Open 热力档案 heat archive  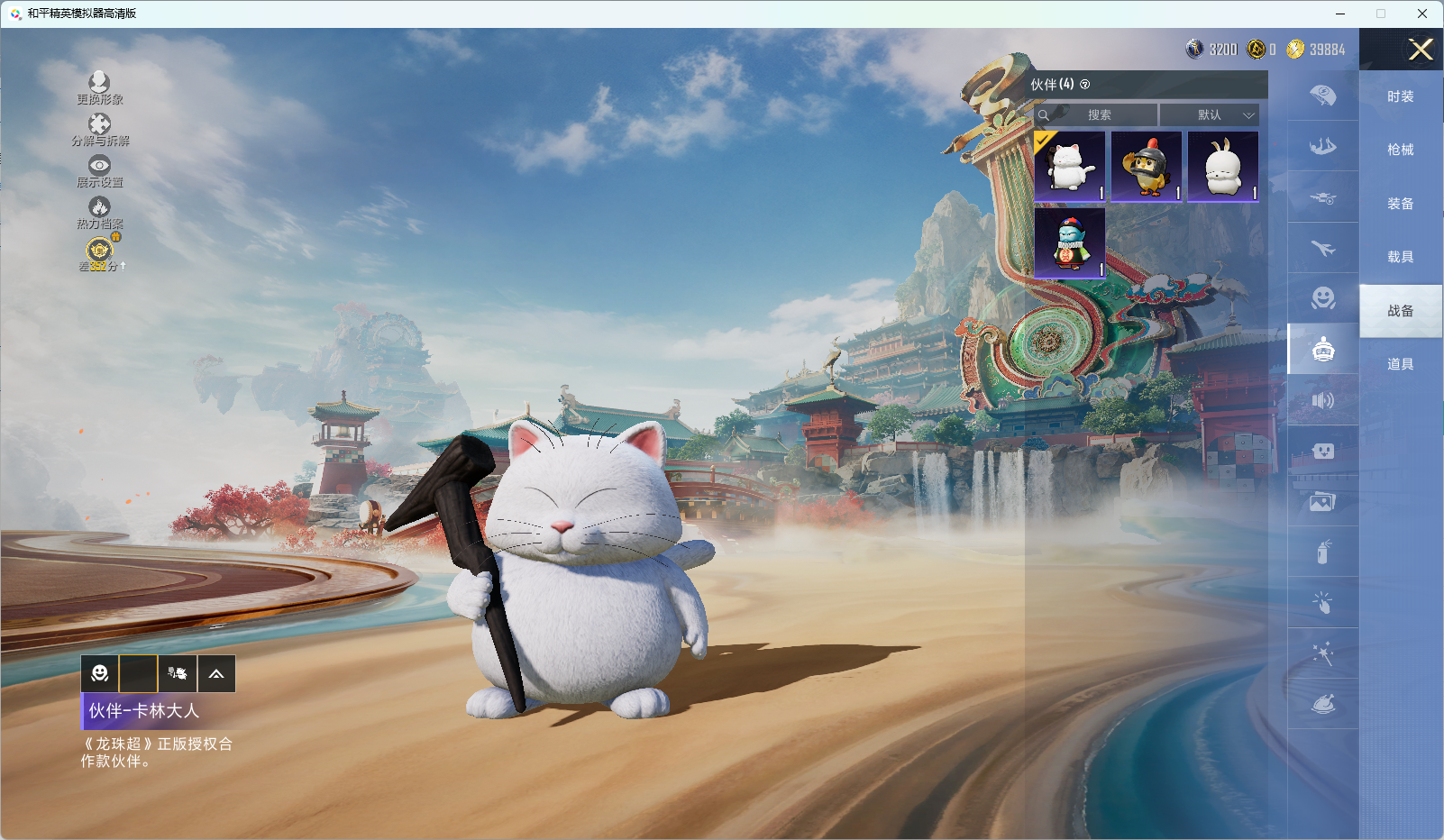pos(99,212)
